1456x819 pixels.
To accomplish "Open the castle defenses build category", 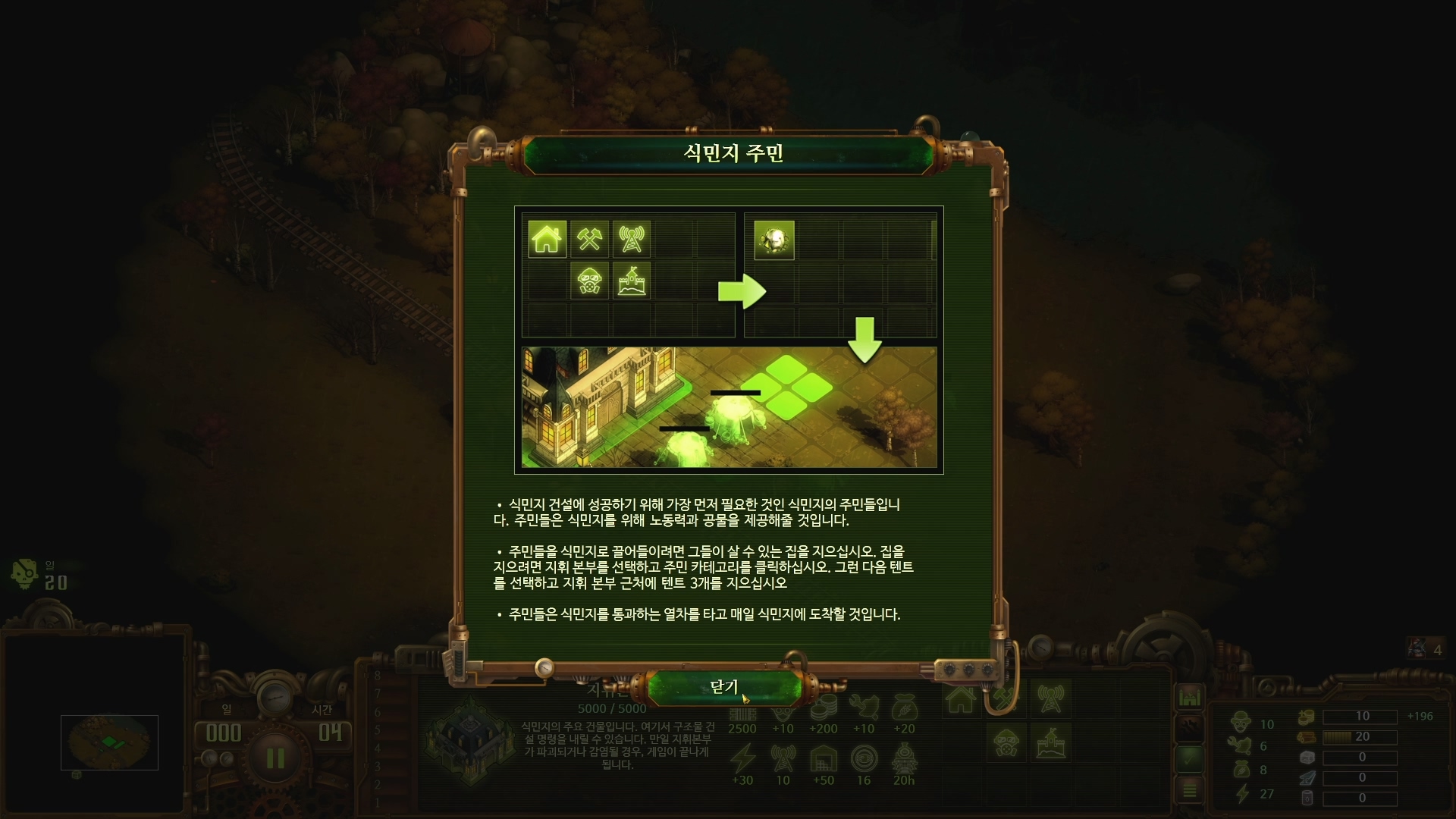I will 1050,742.
